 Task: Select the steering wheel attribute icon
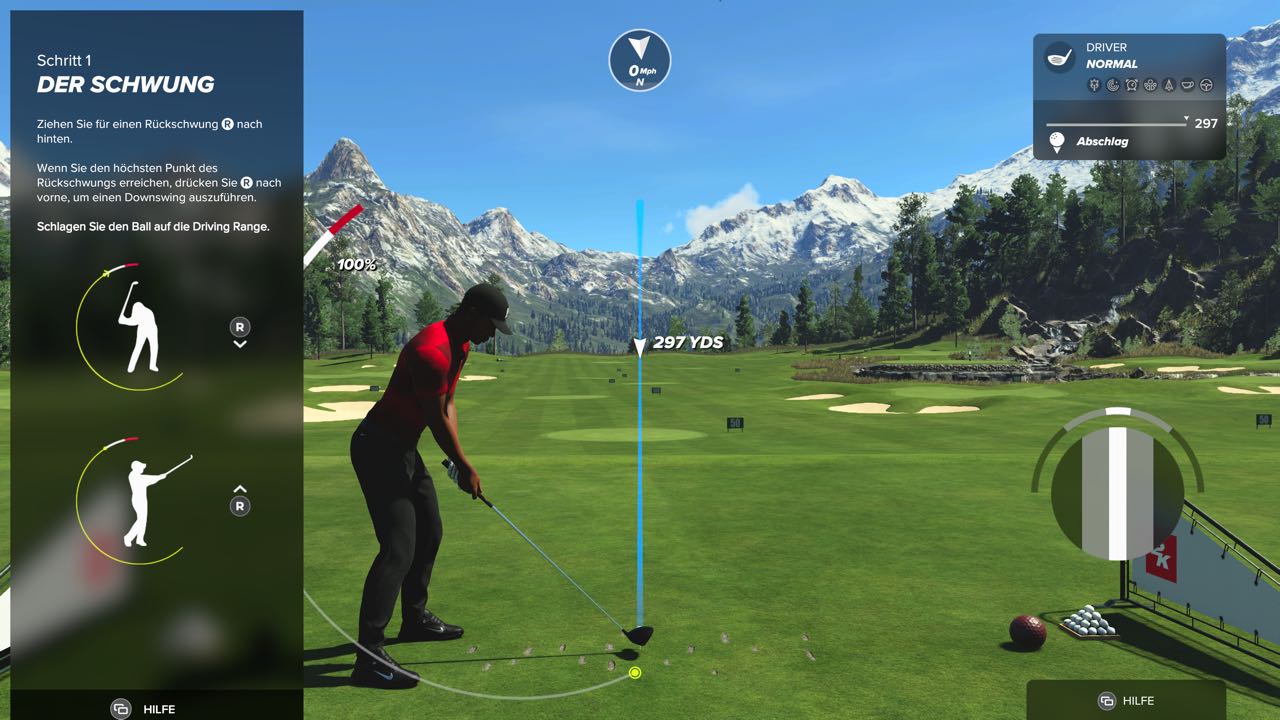(1206, 86)
